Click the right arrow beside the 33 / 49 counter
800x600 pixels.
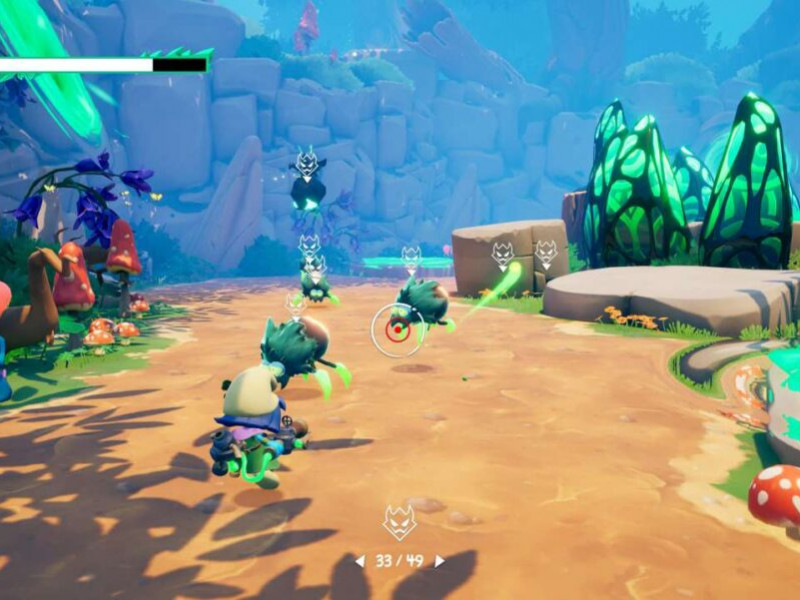pos(438,561)
